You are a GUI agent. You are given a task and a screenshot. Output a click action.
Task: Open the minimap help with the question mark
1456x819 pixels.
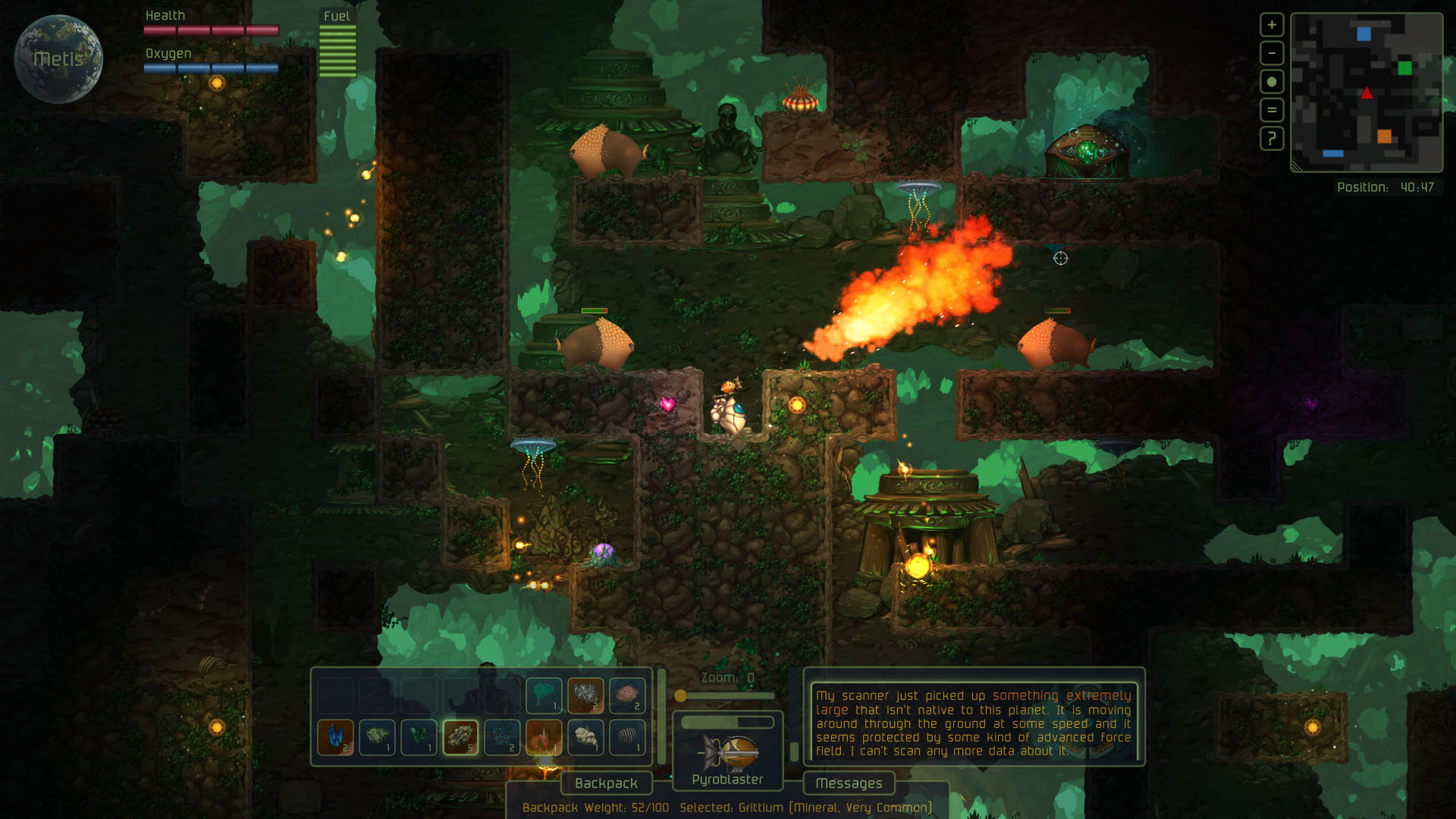tap(1270, 139)
